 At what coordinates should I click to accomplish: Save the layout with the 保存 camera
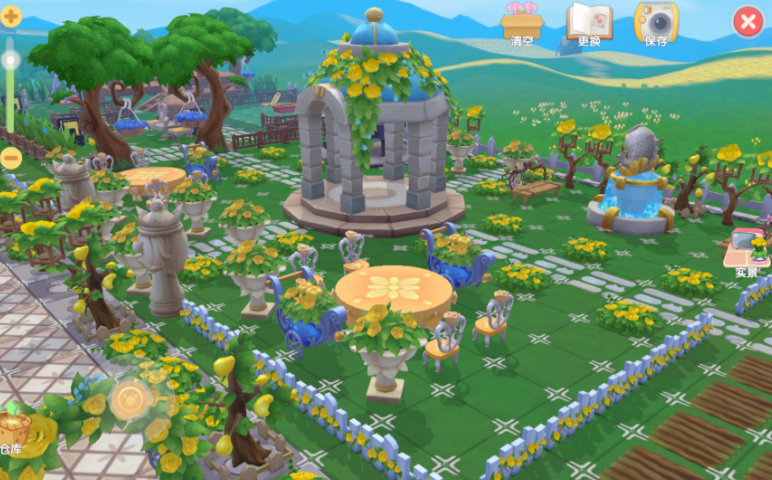[x=656, y=22]
